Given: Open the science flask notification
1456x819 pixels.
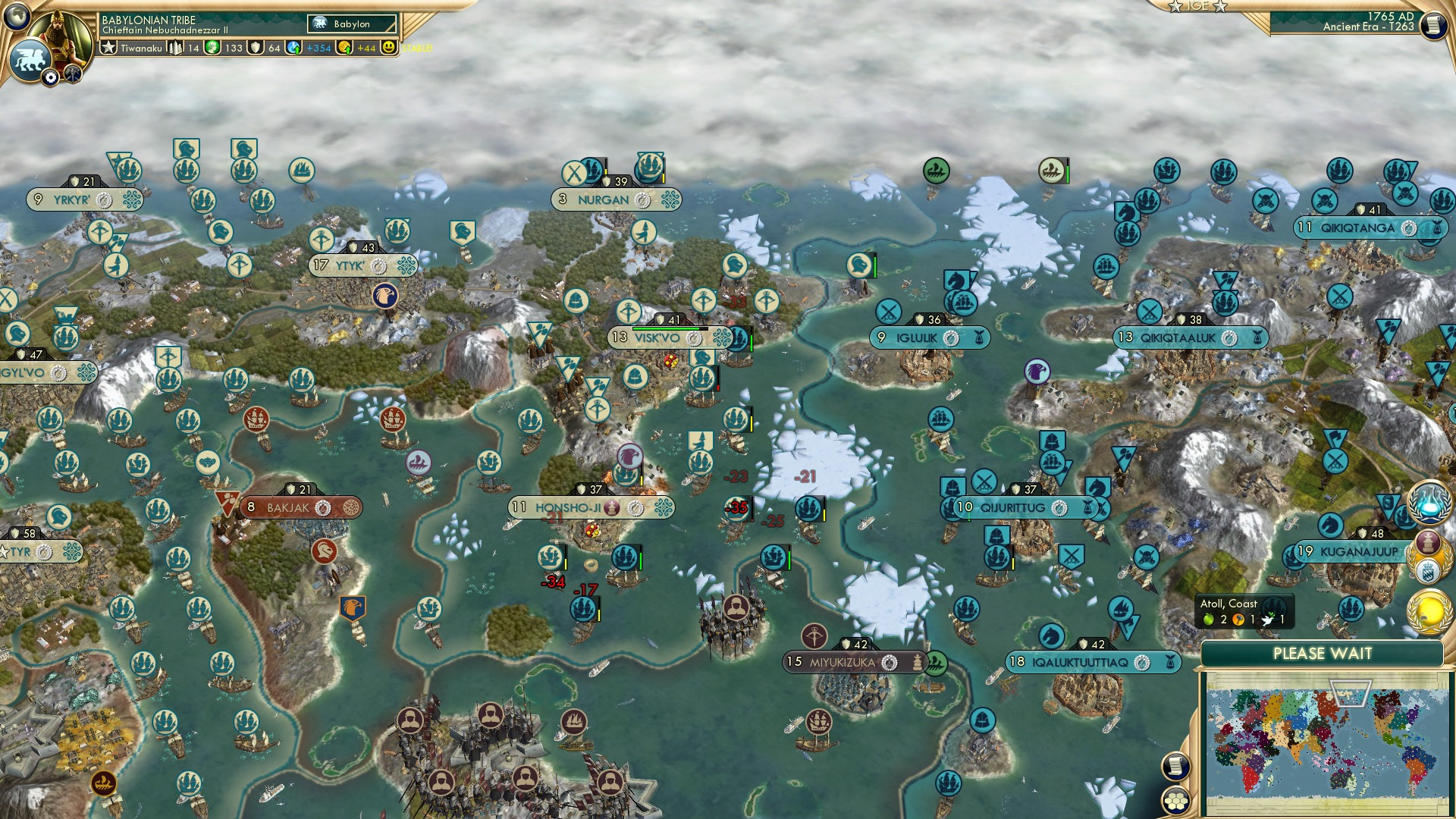Looking at the screenshot, I should point(1429,502).
